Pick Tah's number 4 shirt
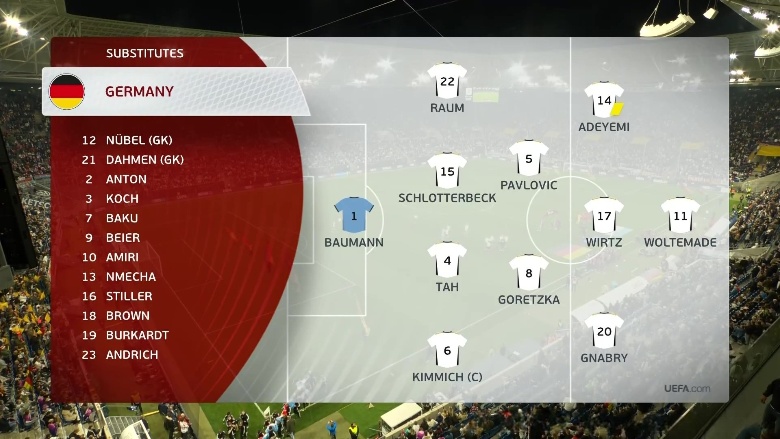 click(x=447, y=260)
